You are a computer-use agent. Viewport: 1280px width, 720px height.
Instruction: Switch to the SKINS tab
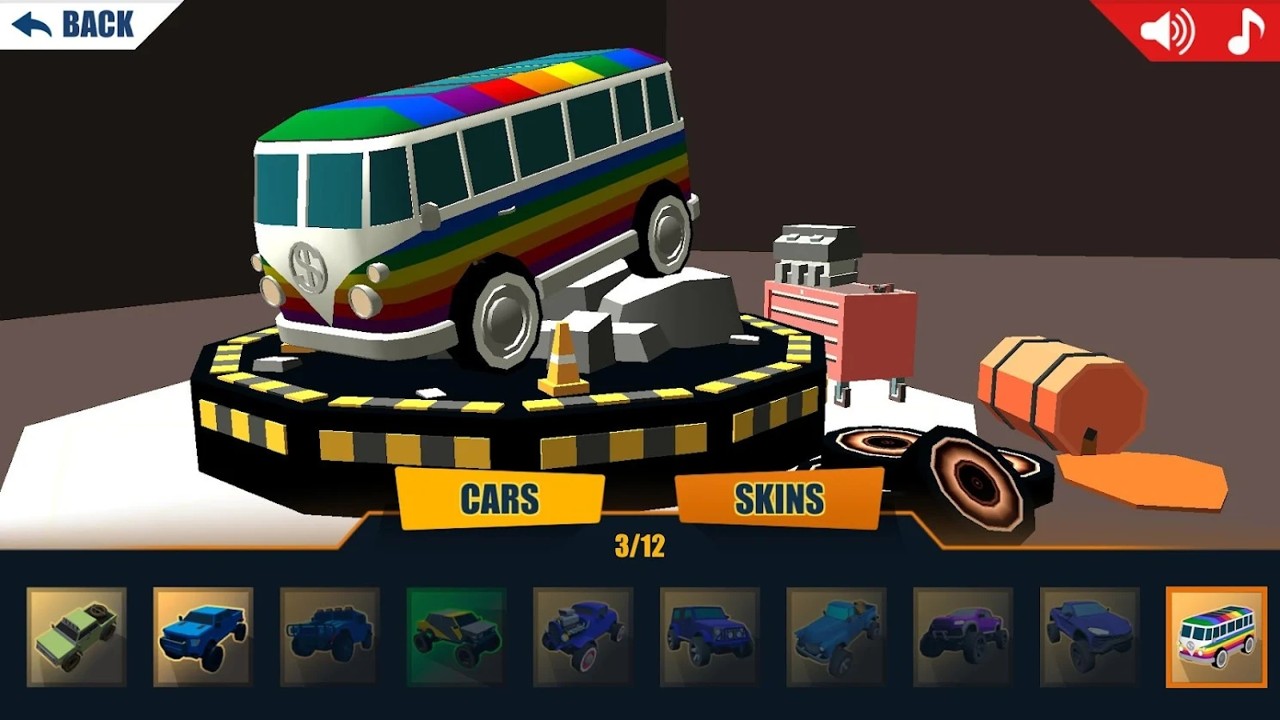pos(779,497)
